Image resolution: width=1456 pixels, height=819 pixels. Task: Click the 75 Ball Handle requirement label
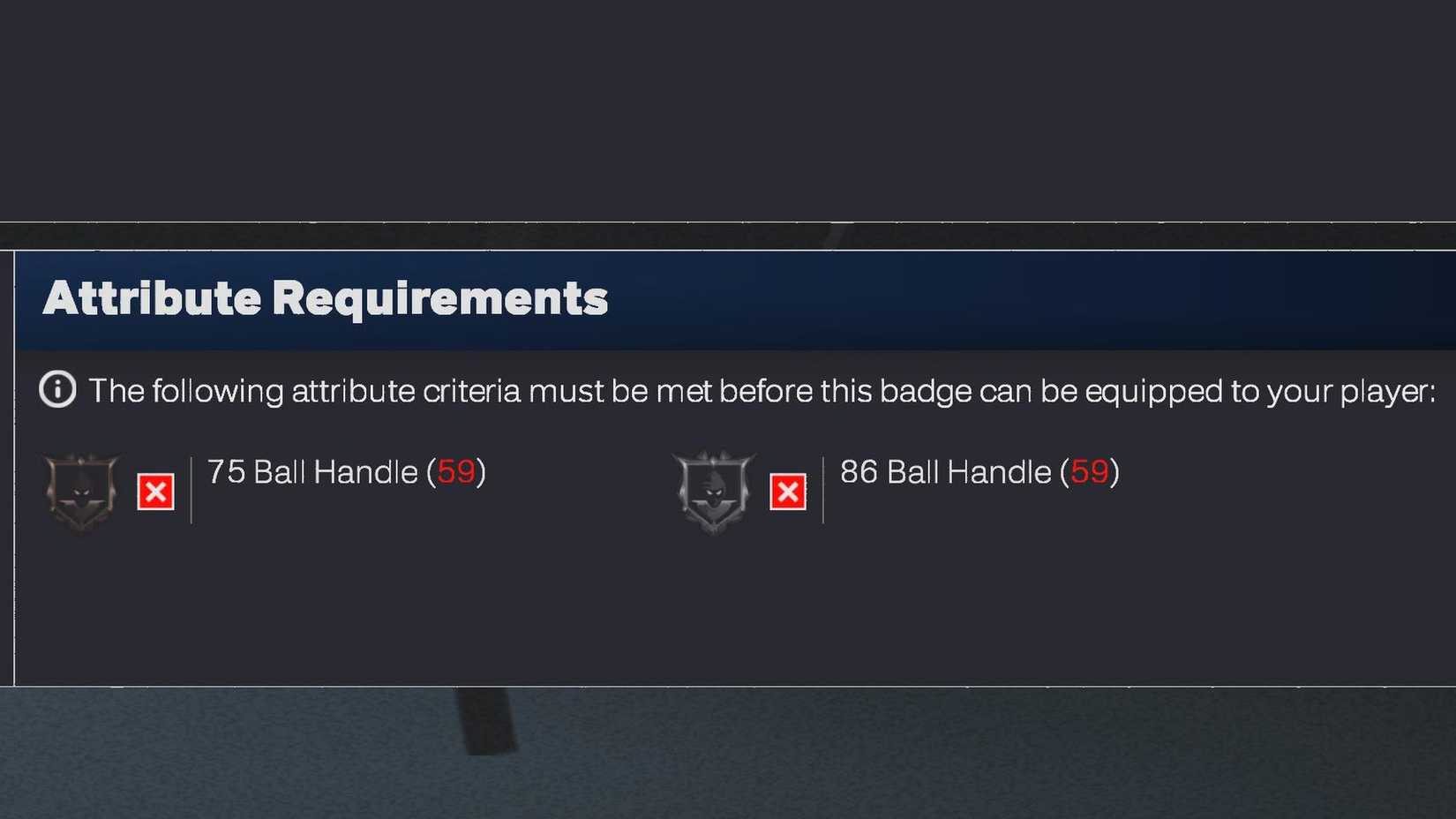(344, 472)
